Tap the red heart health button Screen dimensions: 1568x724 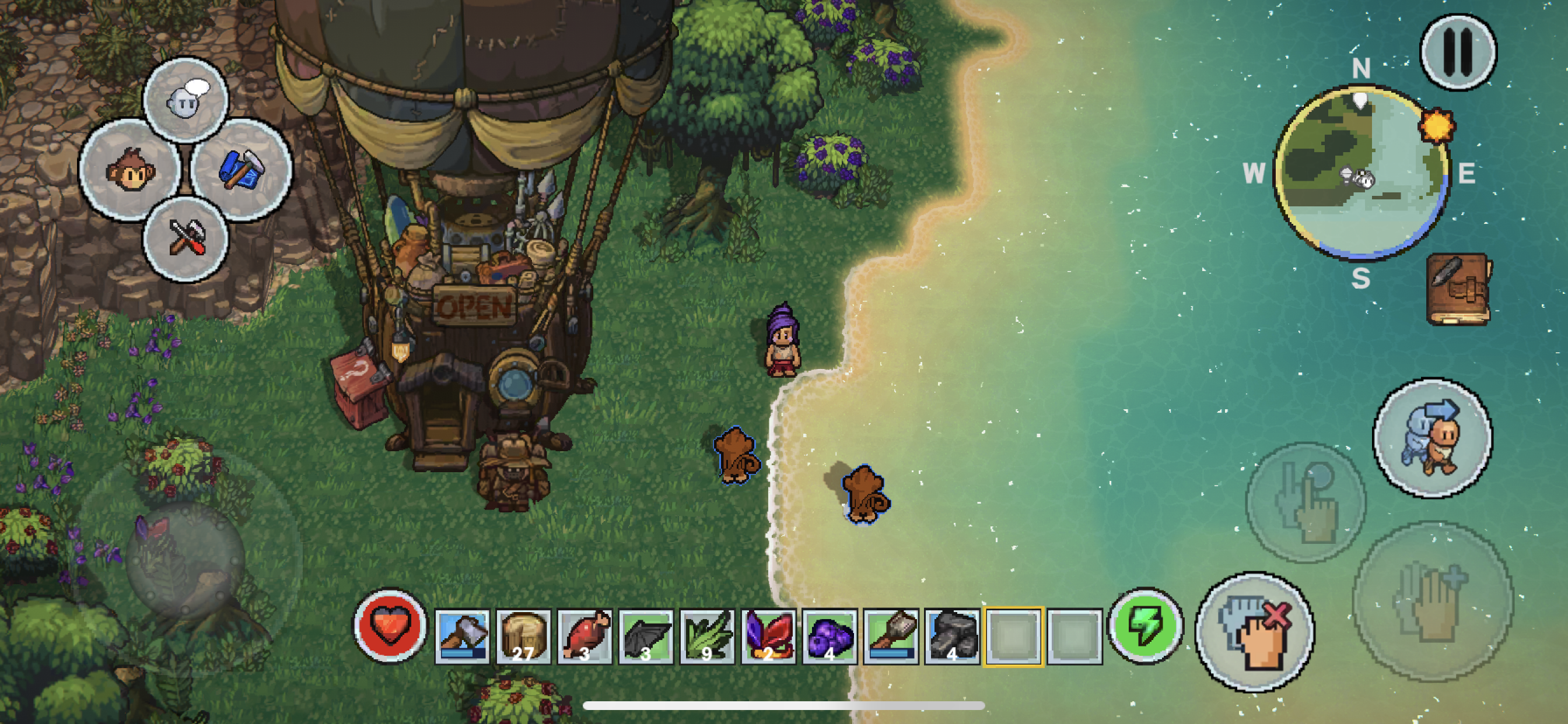(390, 626)
